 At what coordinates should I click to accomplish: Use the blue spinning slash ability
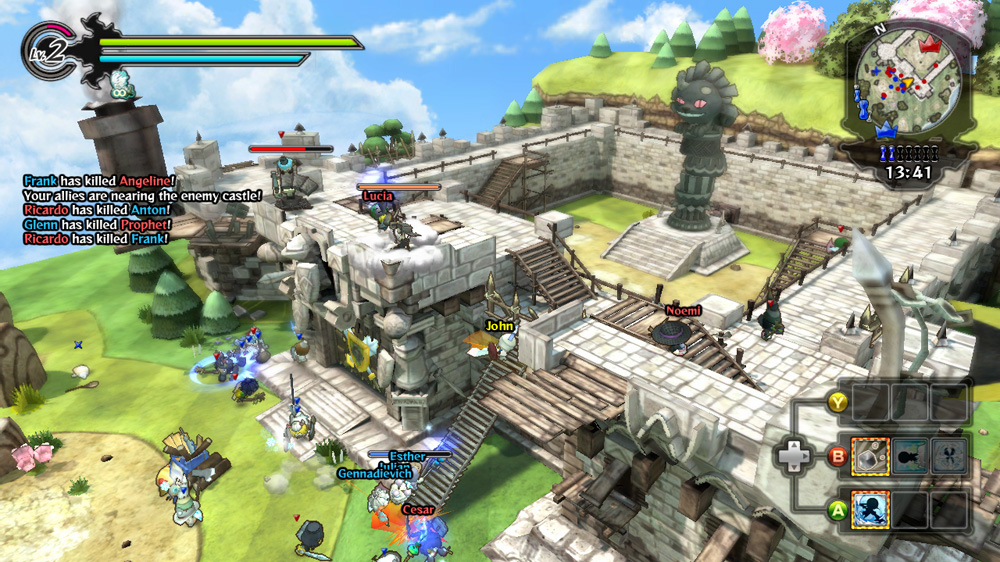[870, 509]
